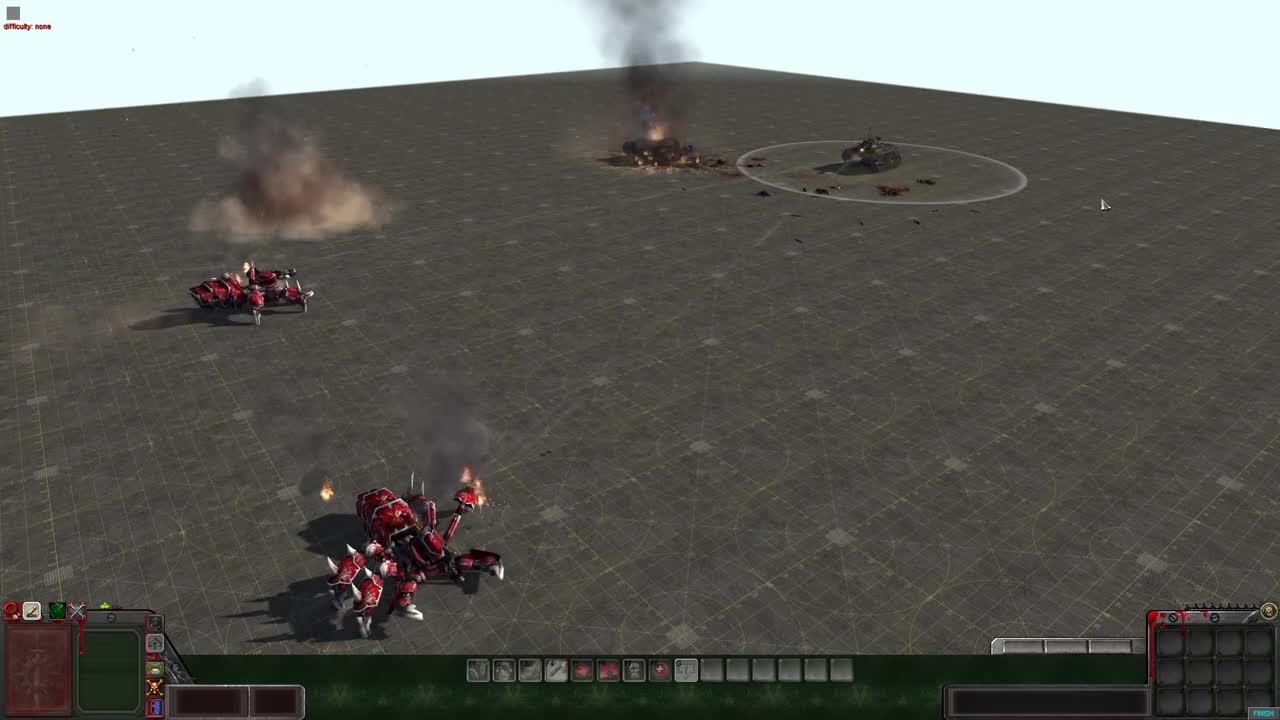The image size is (1280, 720).
Task: Click the anchor-skull icon beside the minimap
Action: 155,622
